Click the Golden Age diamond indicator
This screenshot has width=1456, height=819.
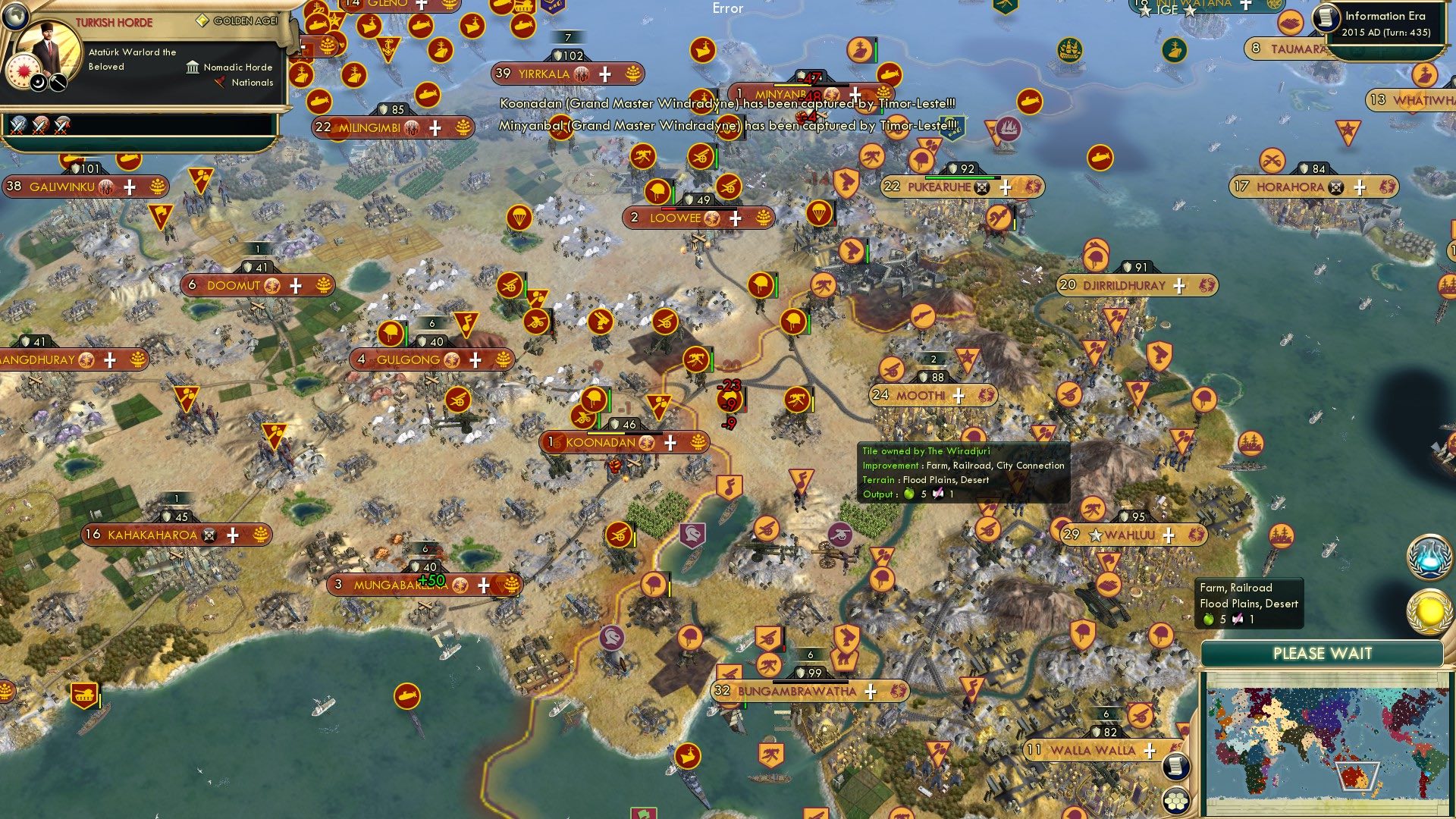tap(203, 20)
